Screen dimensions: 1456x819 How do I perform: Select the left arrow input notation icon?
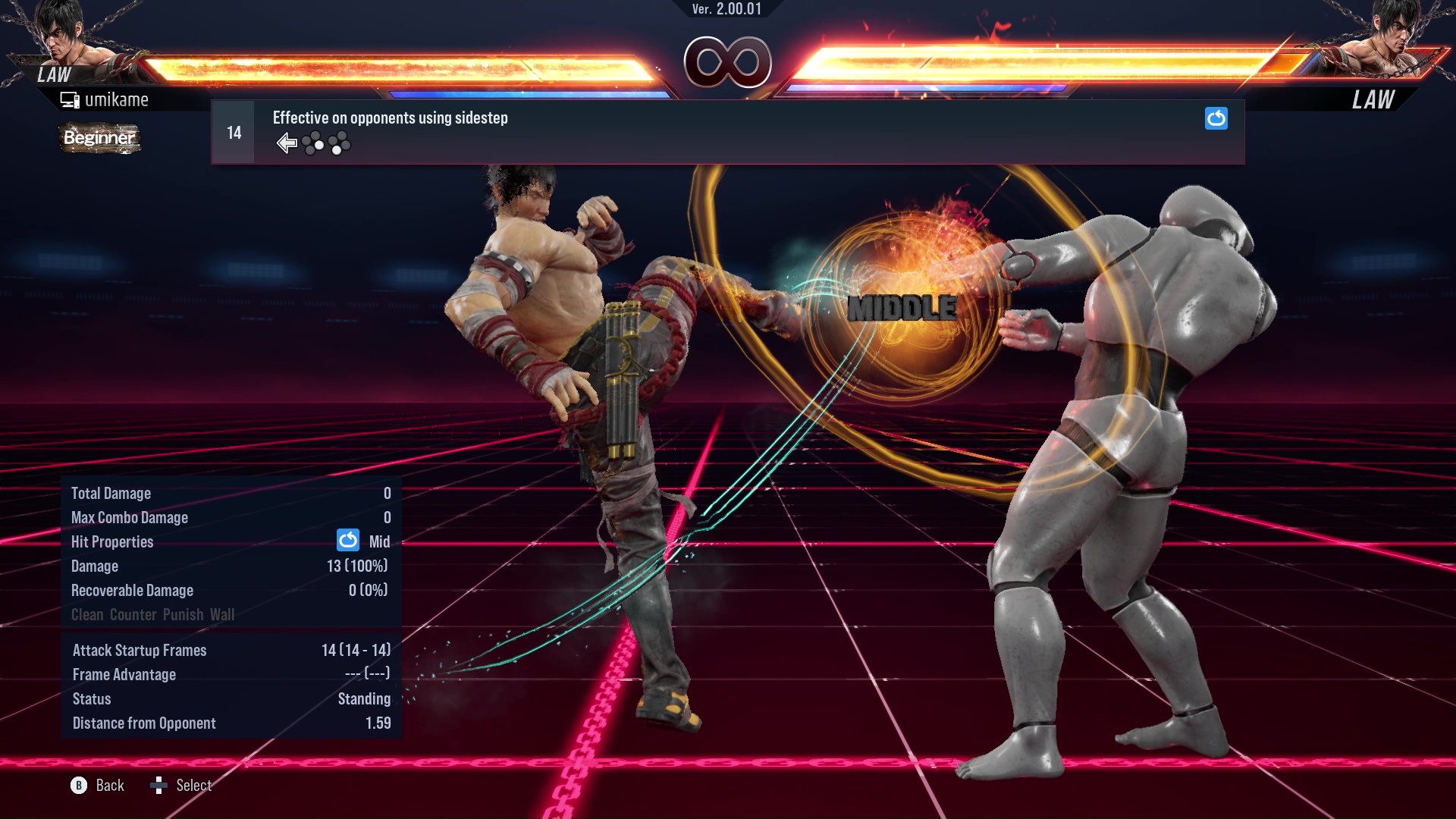(x=287, y=143)
